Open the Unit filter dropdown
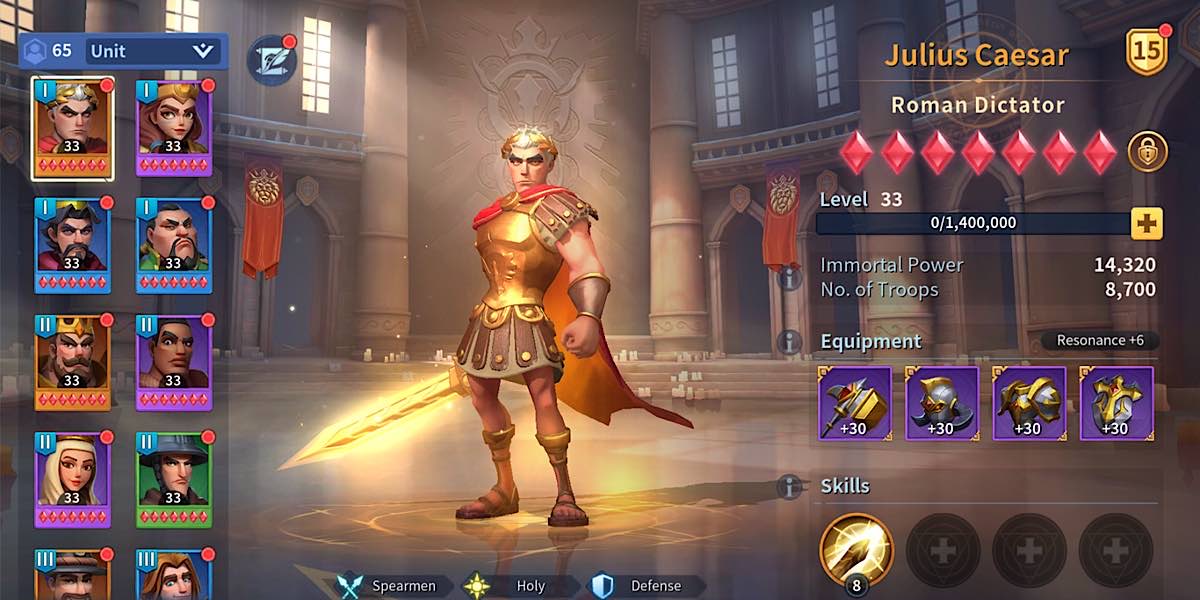The height and width of the screenshot is (600, 1200). point(152,50)
